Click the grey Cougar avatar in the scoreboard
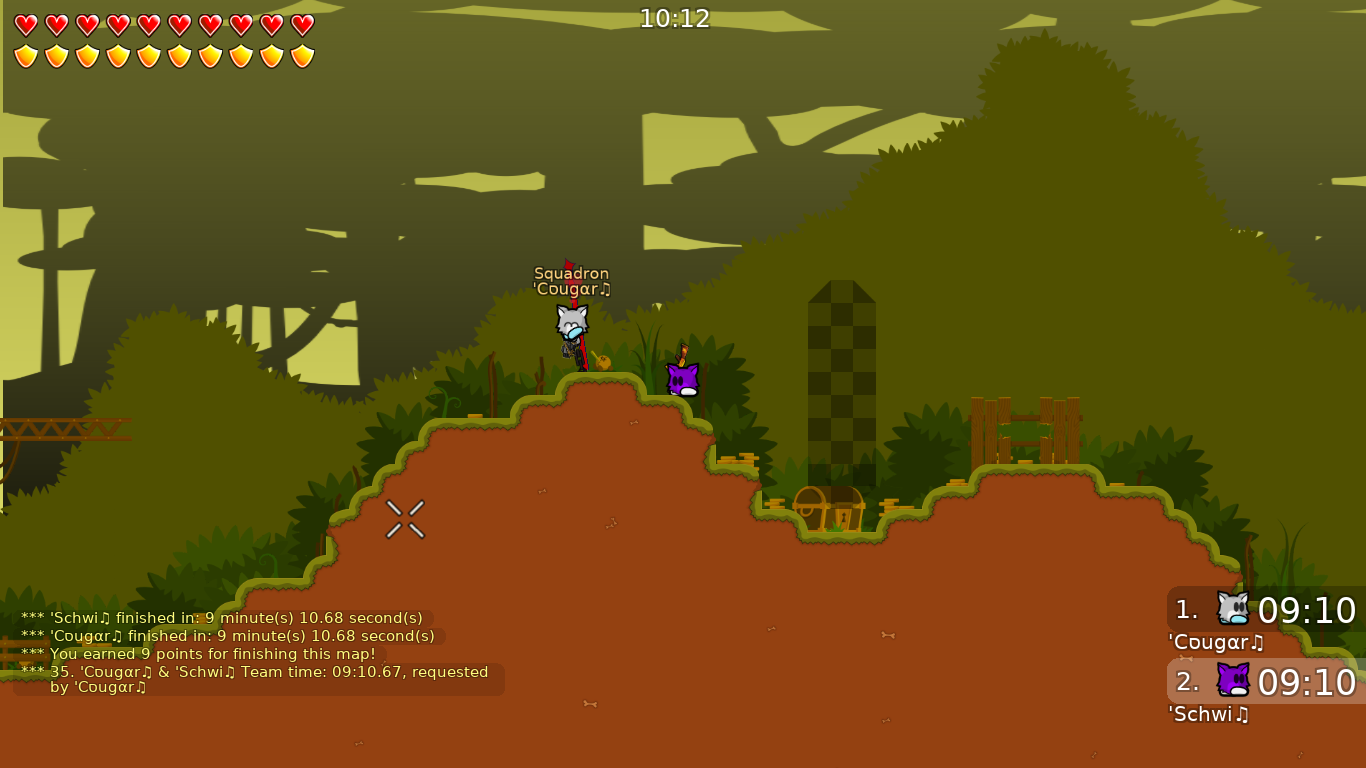 pyautogui.click(x=1232, y=610)
